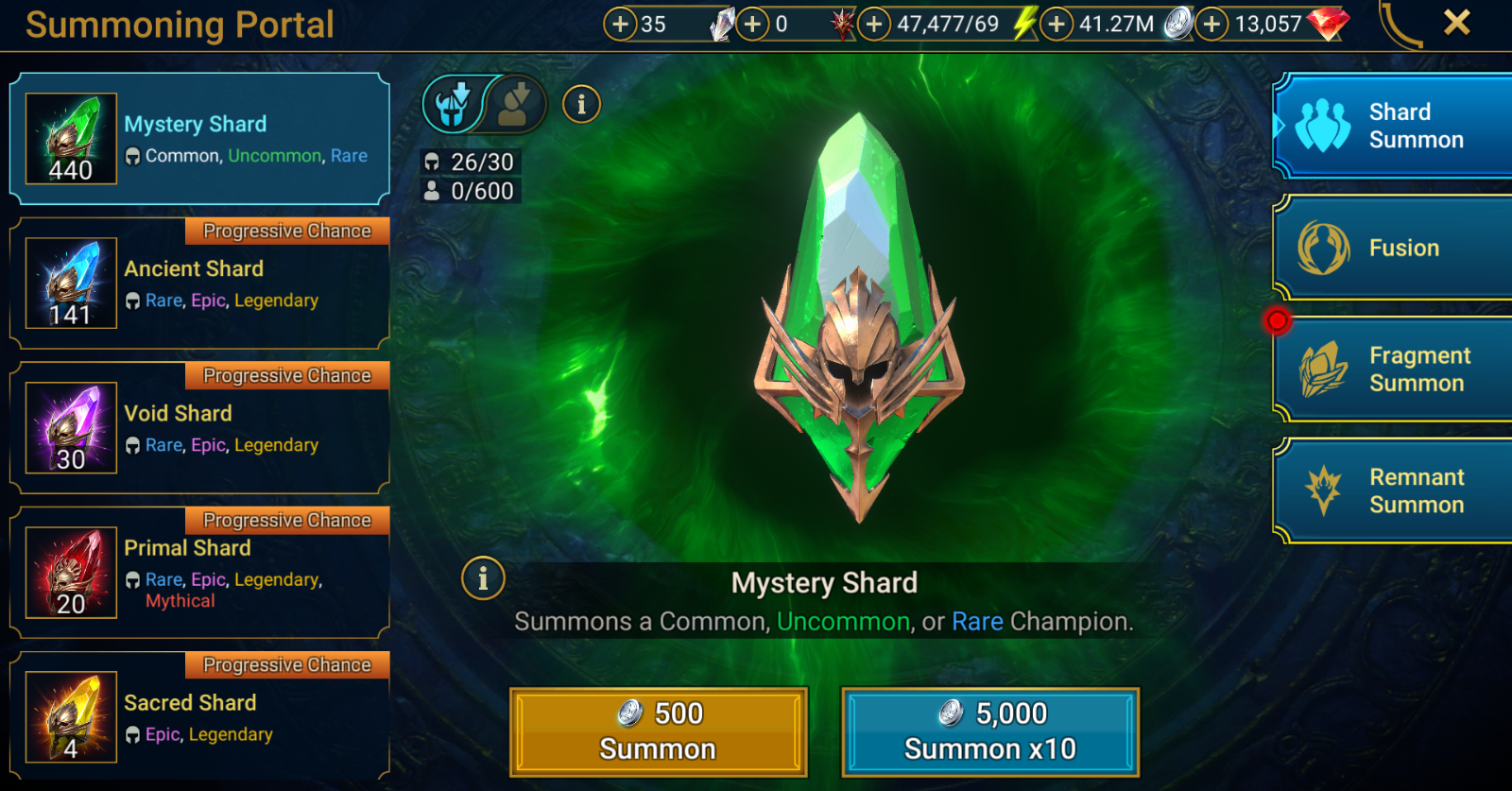The width and height of the screenshot is (1512, 791).
Task: Click the plus beside the red sacred counter
Action: click(751, 24)
